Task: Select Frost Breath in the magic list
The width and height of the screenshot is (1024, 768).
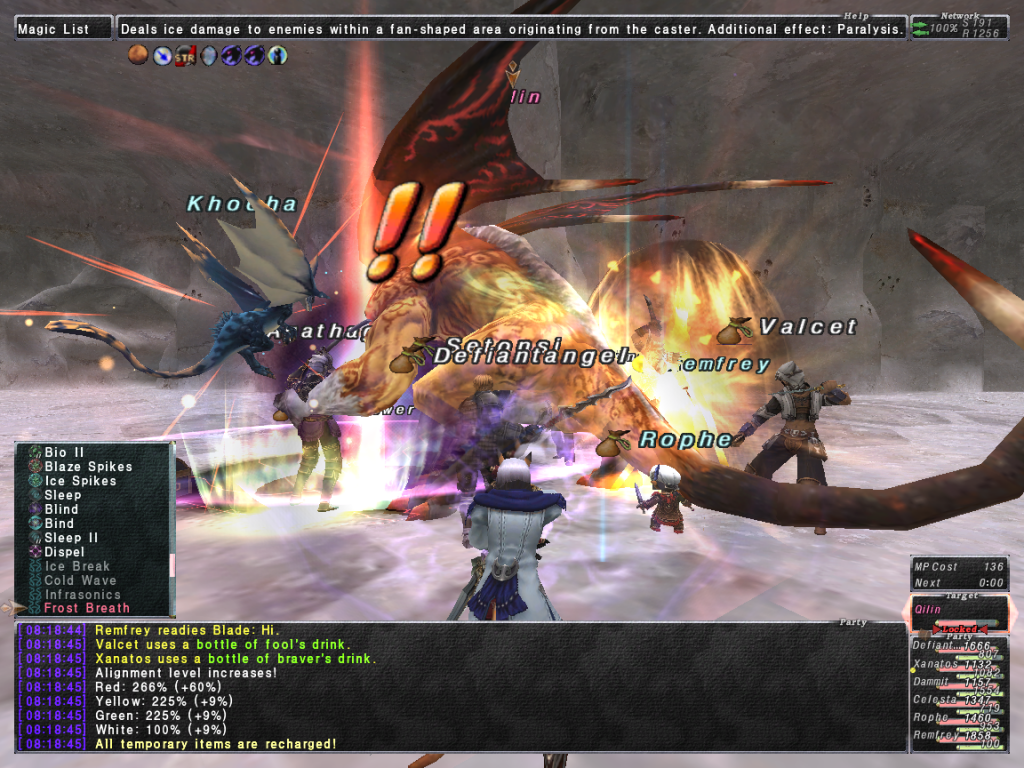Action: click(x=87, y=608)
